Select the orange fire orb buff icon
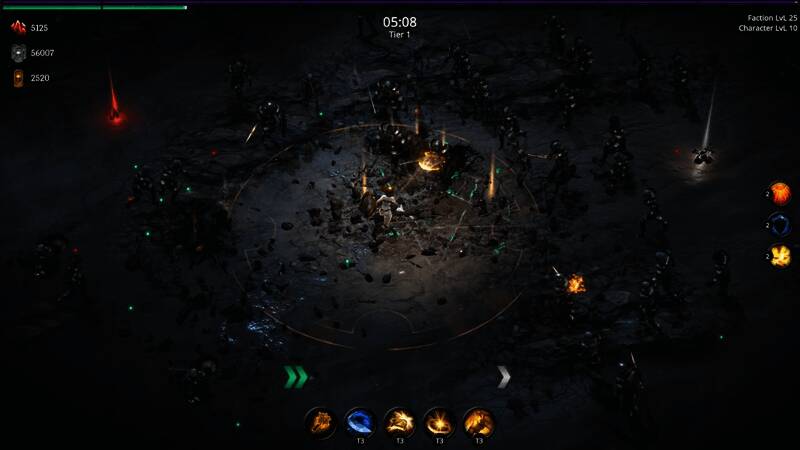This screenshot has width=800, height=450. 779,193
